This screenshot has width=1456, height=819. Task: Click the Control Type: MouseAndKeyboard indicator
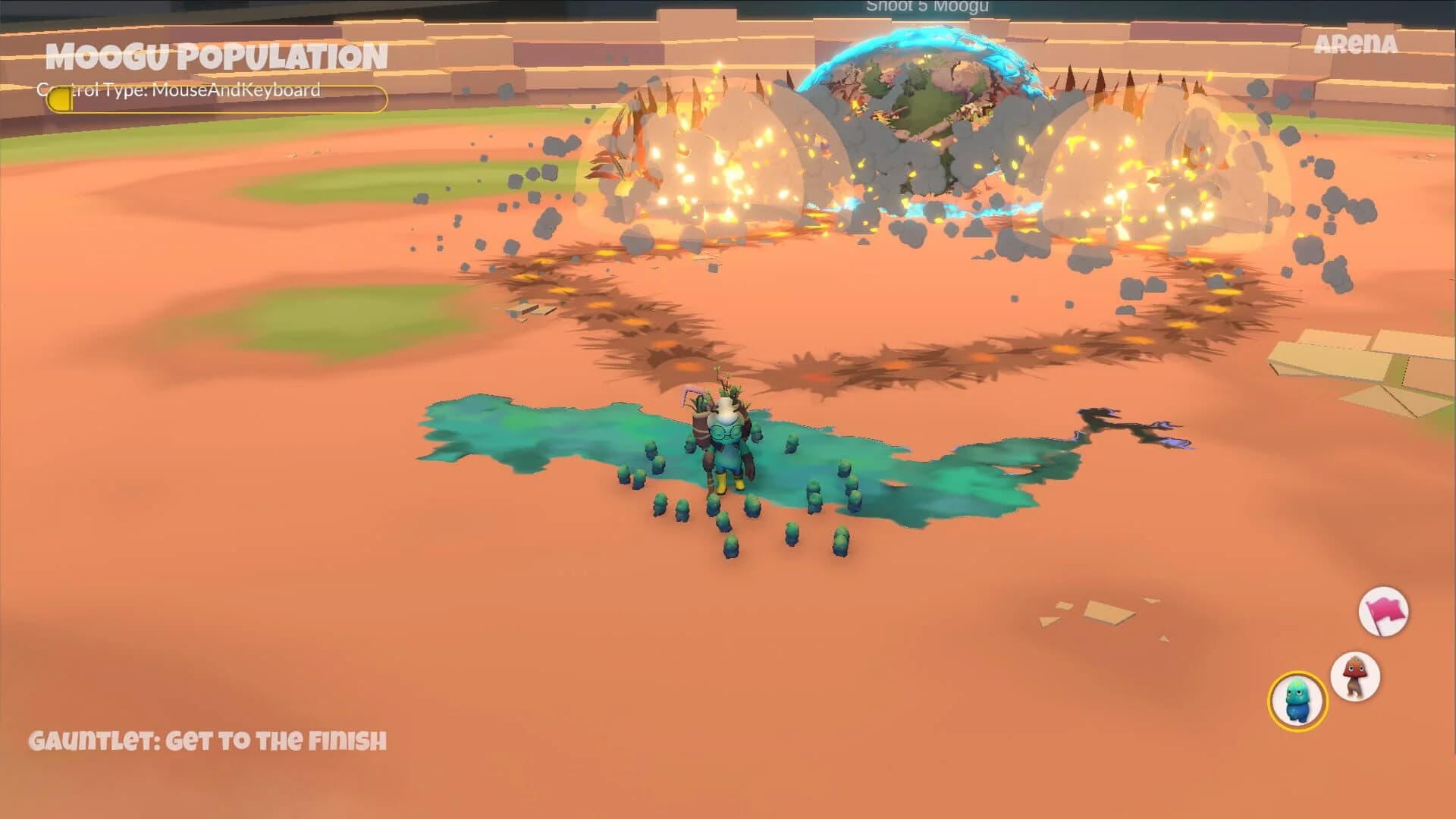pyautogui.click(x=178, y=91)
